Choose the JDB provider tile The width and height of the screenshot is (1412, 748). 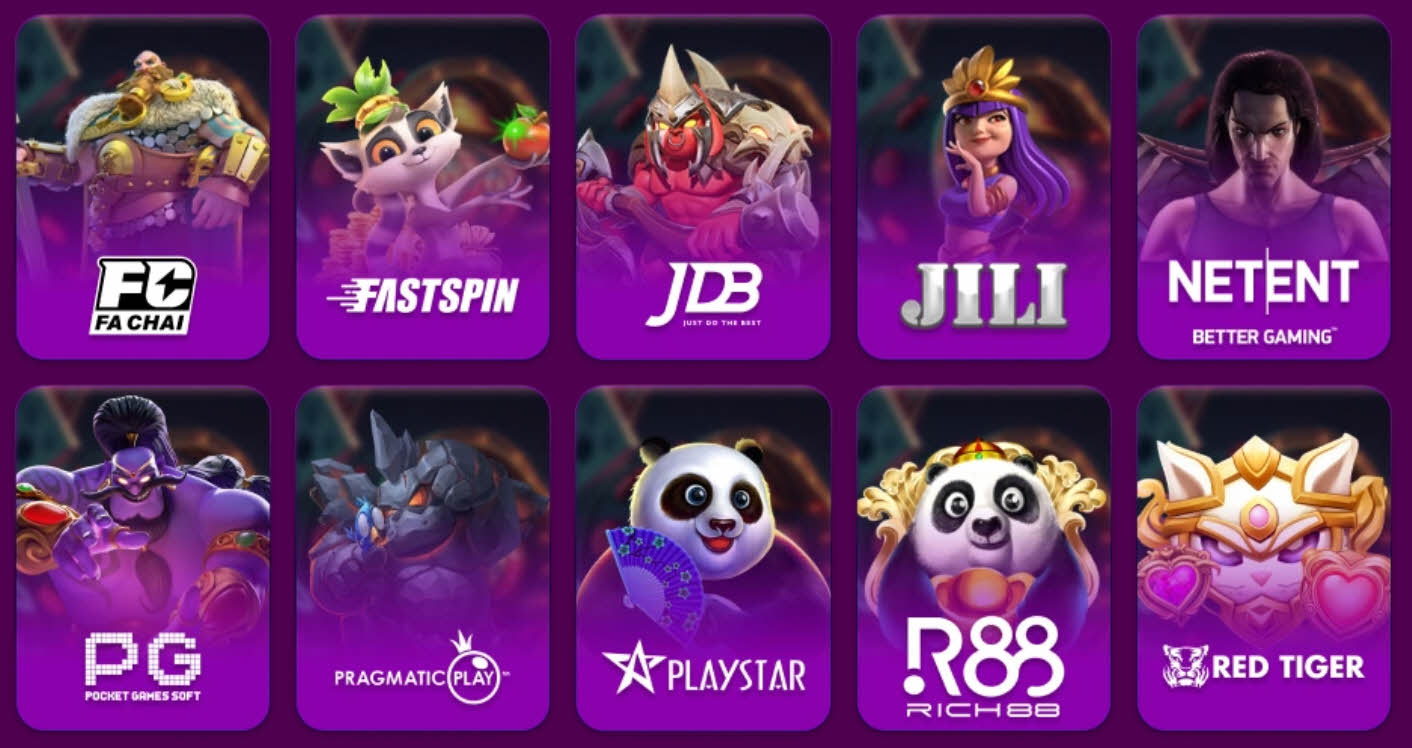click(x=703, y=187)
